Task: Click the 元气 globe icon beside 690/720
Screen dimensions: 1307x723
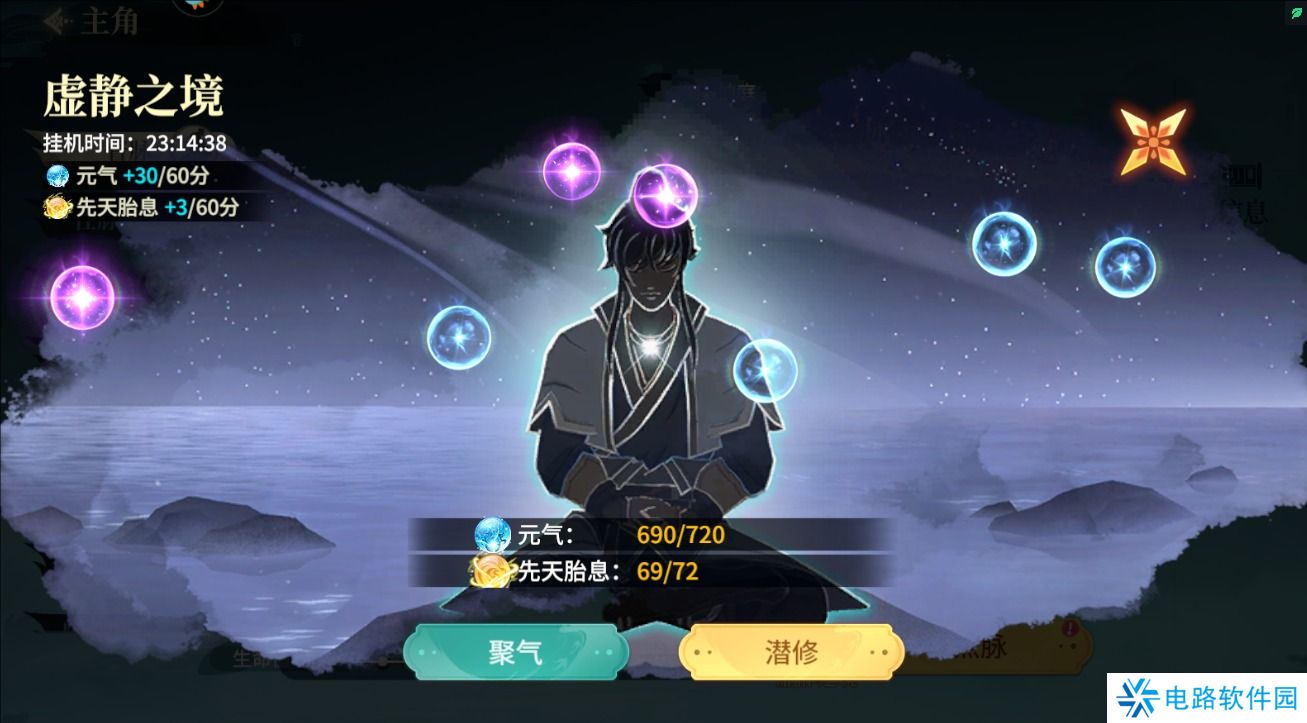Action: tap(488, 536)
